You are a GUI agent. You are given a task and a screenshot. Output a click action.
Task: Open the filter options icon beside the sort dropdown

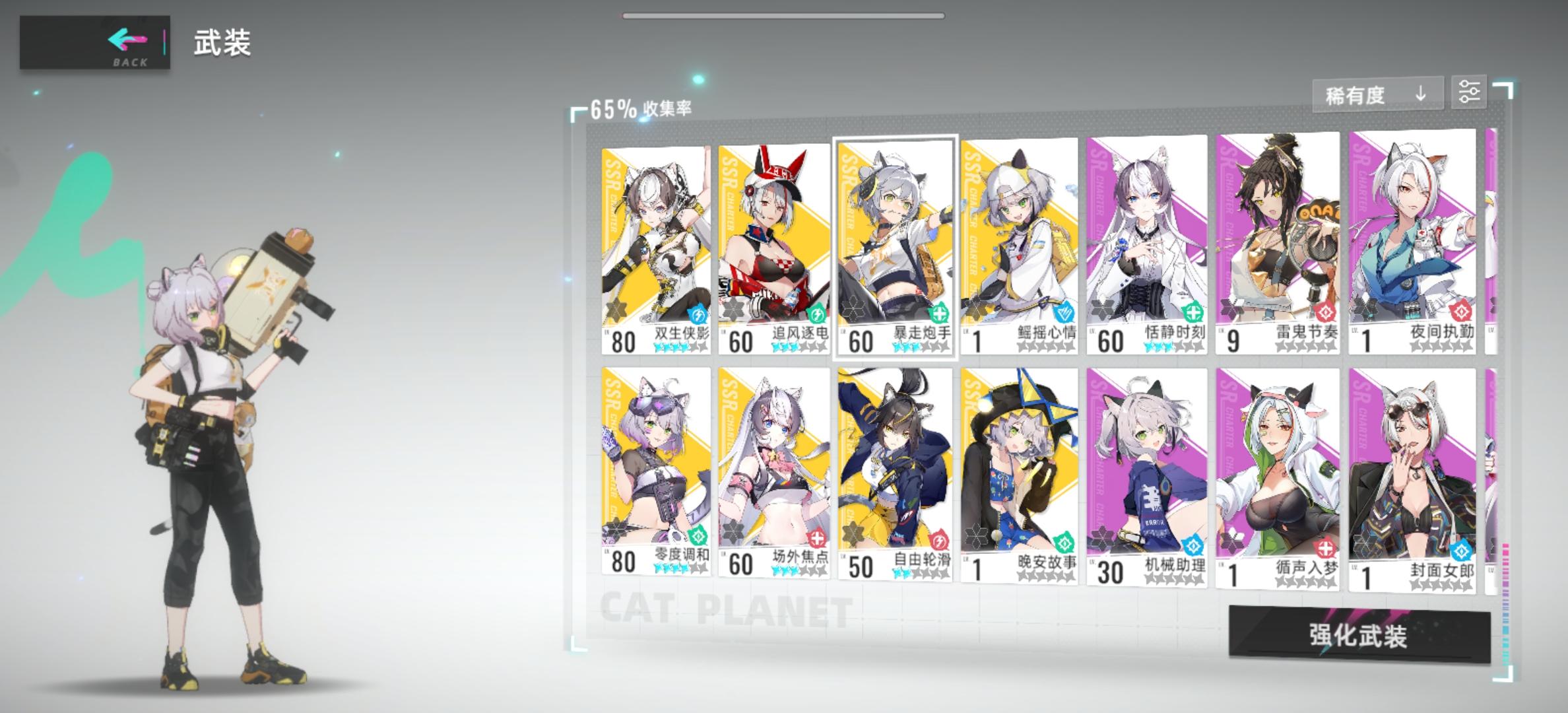[1470, 93]
